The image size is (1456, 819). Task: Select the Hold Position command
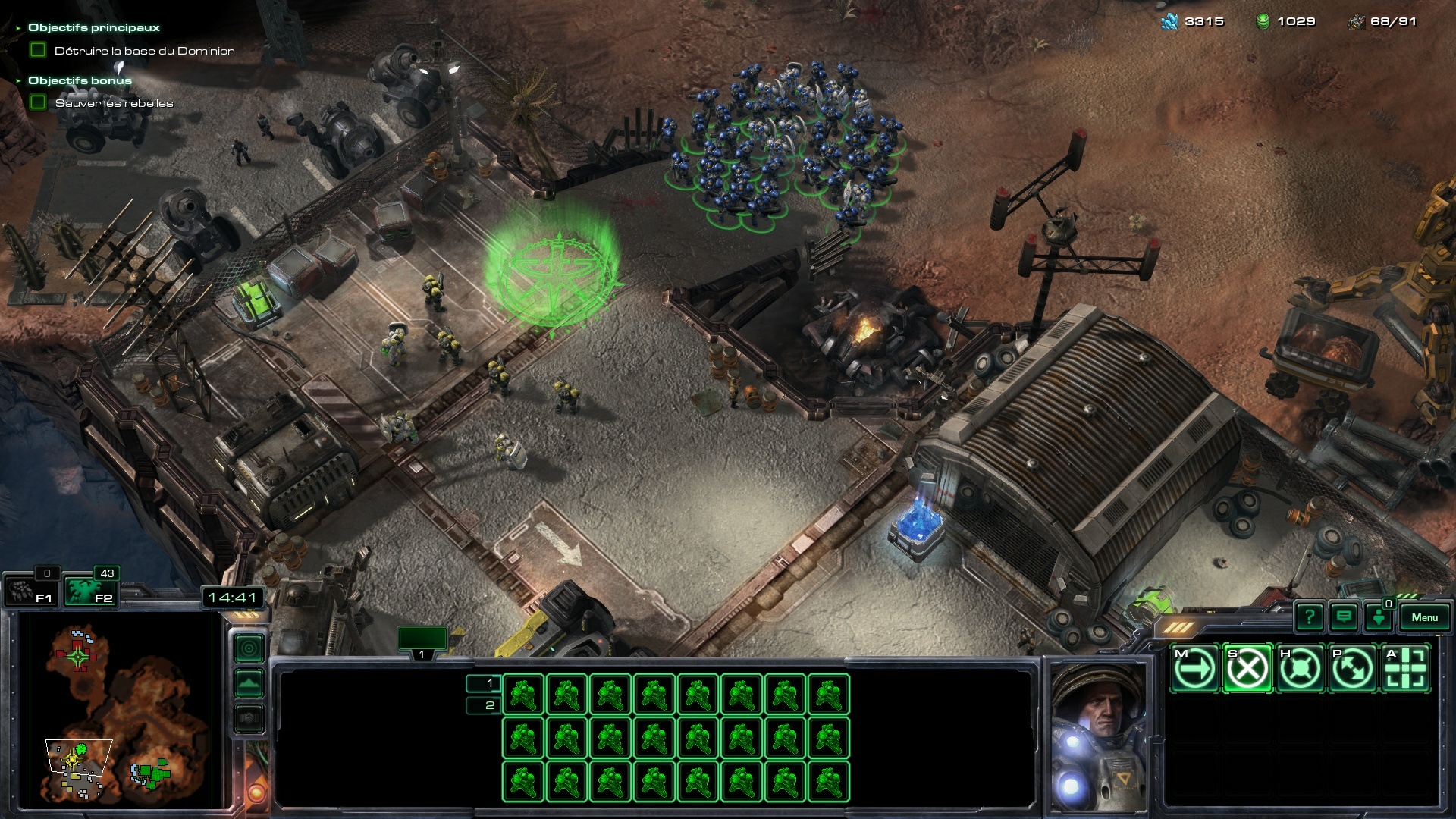click(x=1300, y=669)
